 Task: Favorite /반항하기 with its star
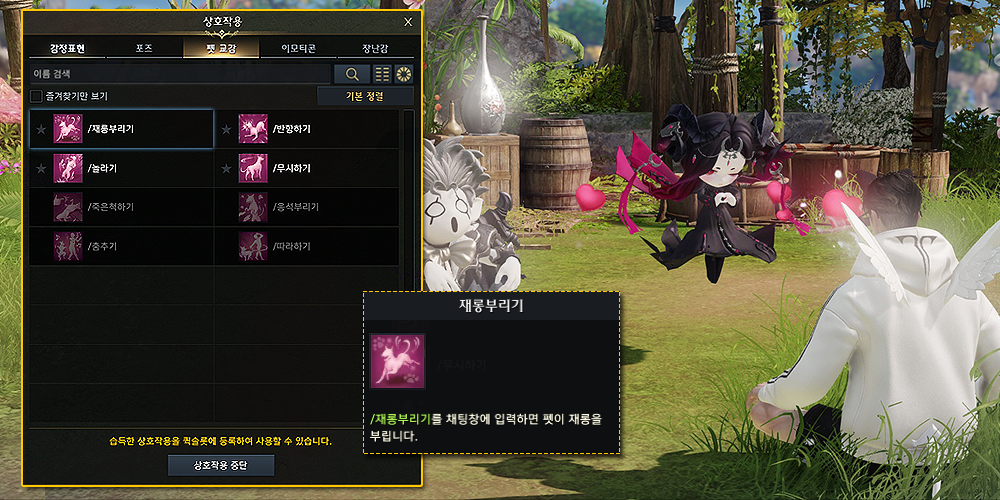point(225,129)
